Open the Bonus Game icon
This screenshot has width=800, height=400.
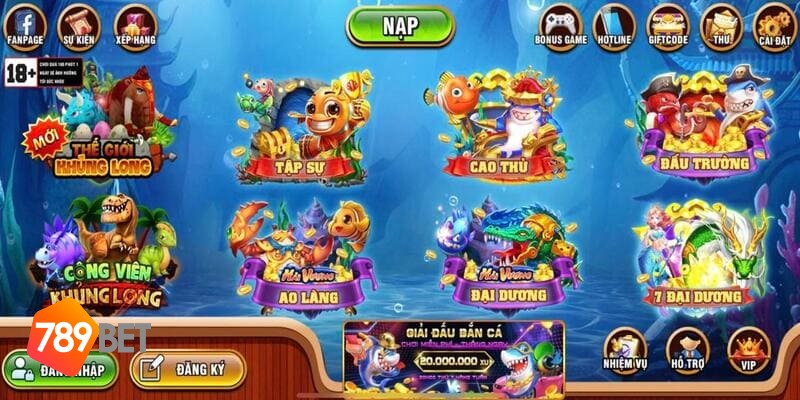(559, 24)
